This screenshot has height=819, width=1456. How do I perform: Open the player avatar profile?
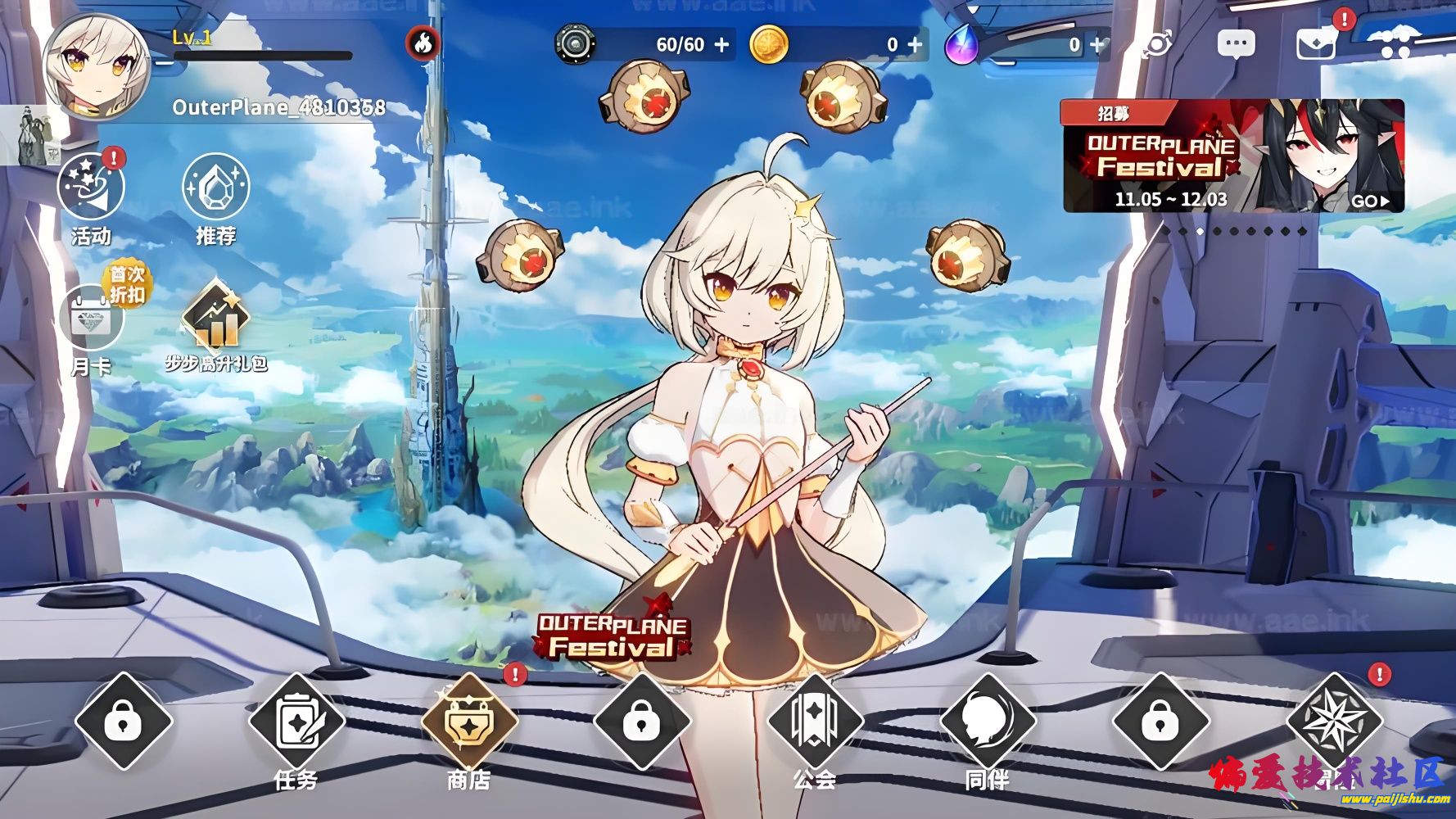(96, 67)
